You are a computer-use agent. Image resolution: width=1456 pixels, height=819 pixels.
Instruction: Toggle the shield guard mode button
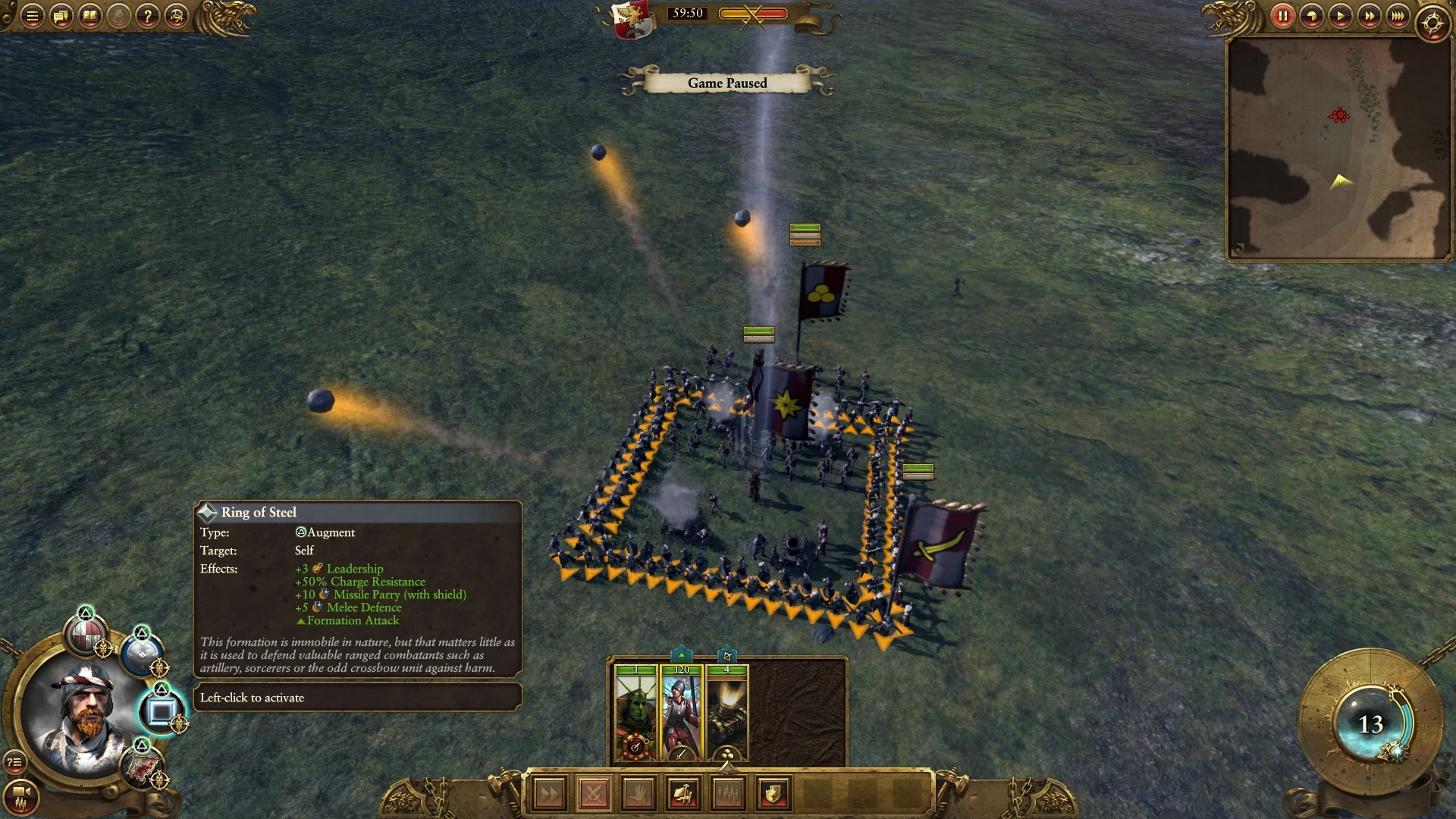point(773,794)
